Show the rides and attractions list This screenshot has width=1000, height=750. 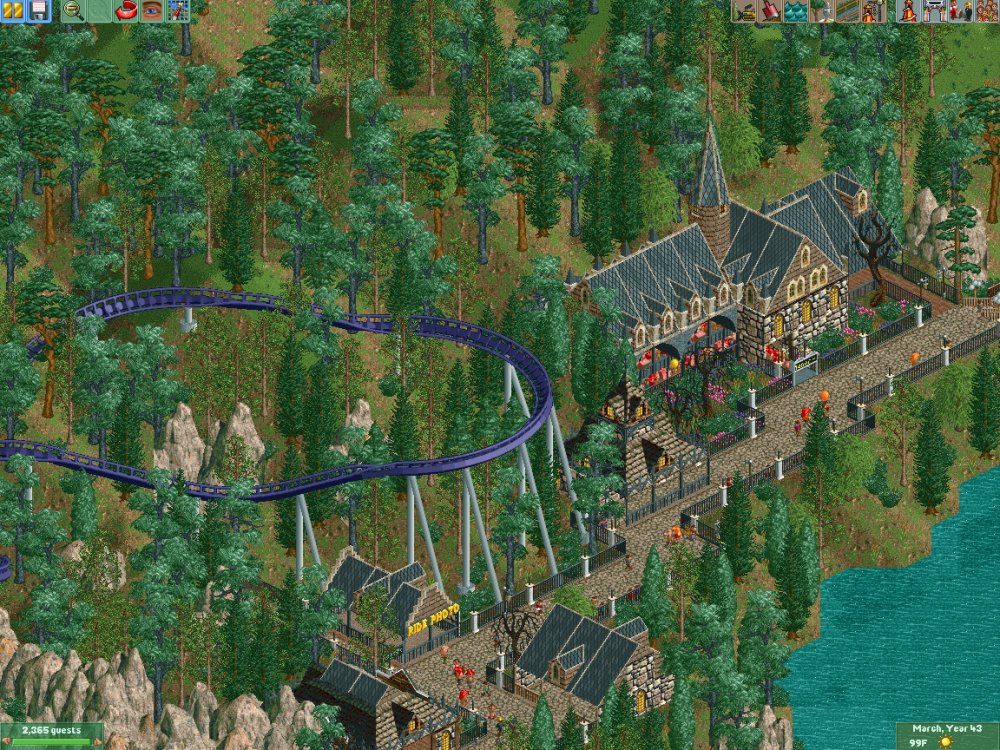909,11
